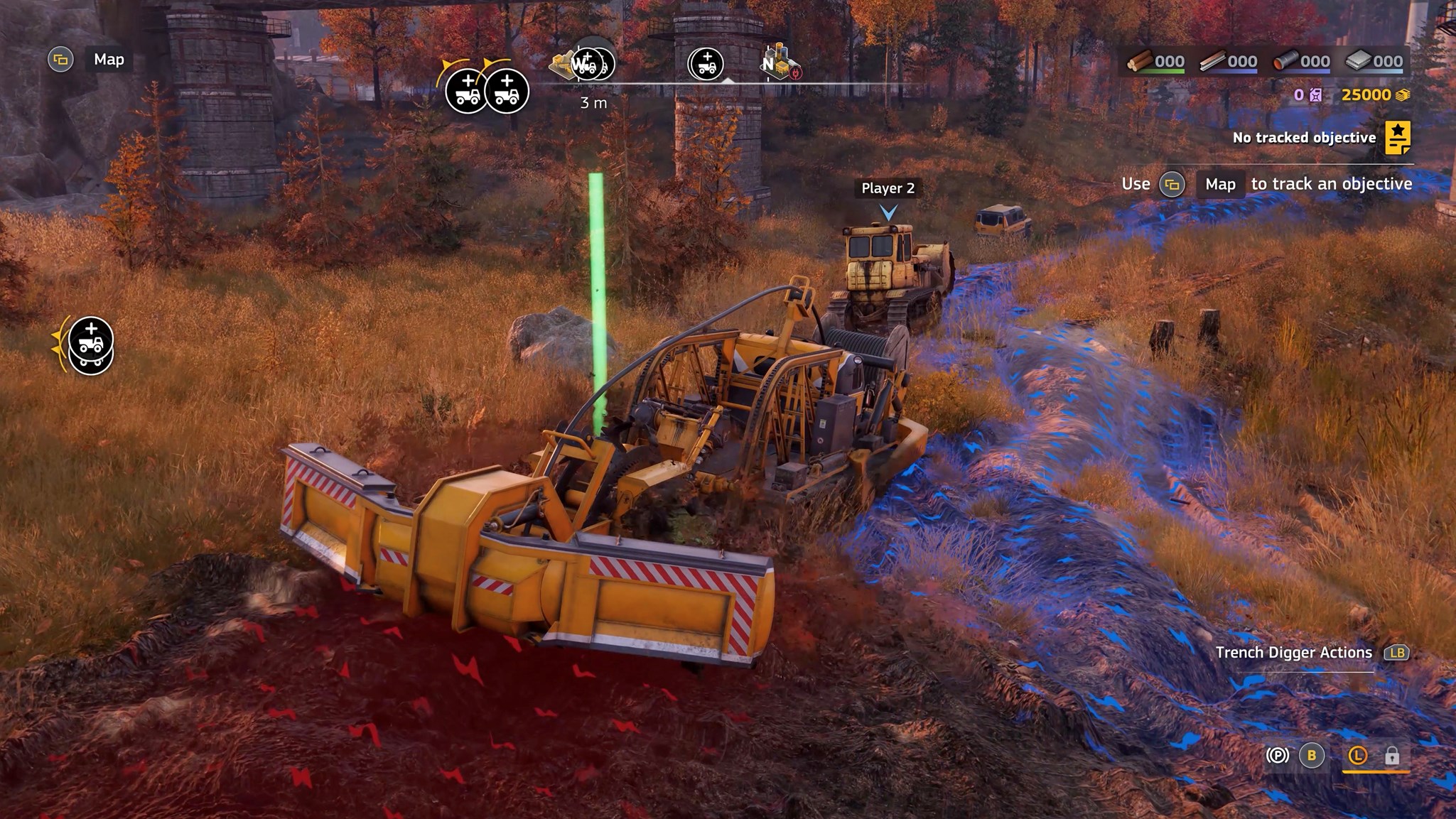Toggle the parking brake indicator
Screen dimensions: 1456x819
1277,755
